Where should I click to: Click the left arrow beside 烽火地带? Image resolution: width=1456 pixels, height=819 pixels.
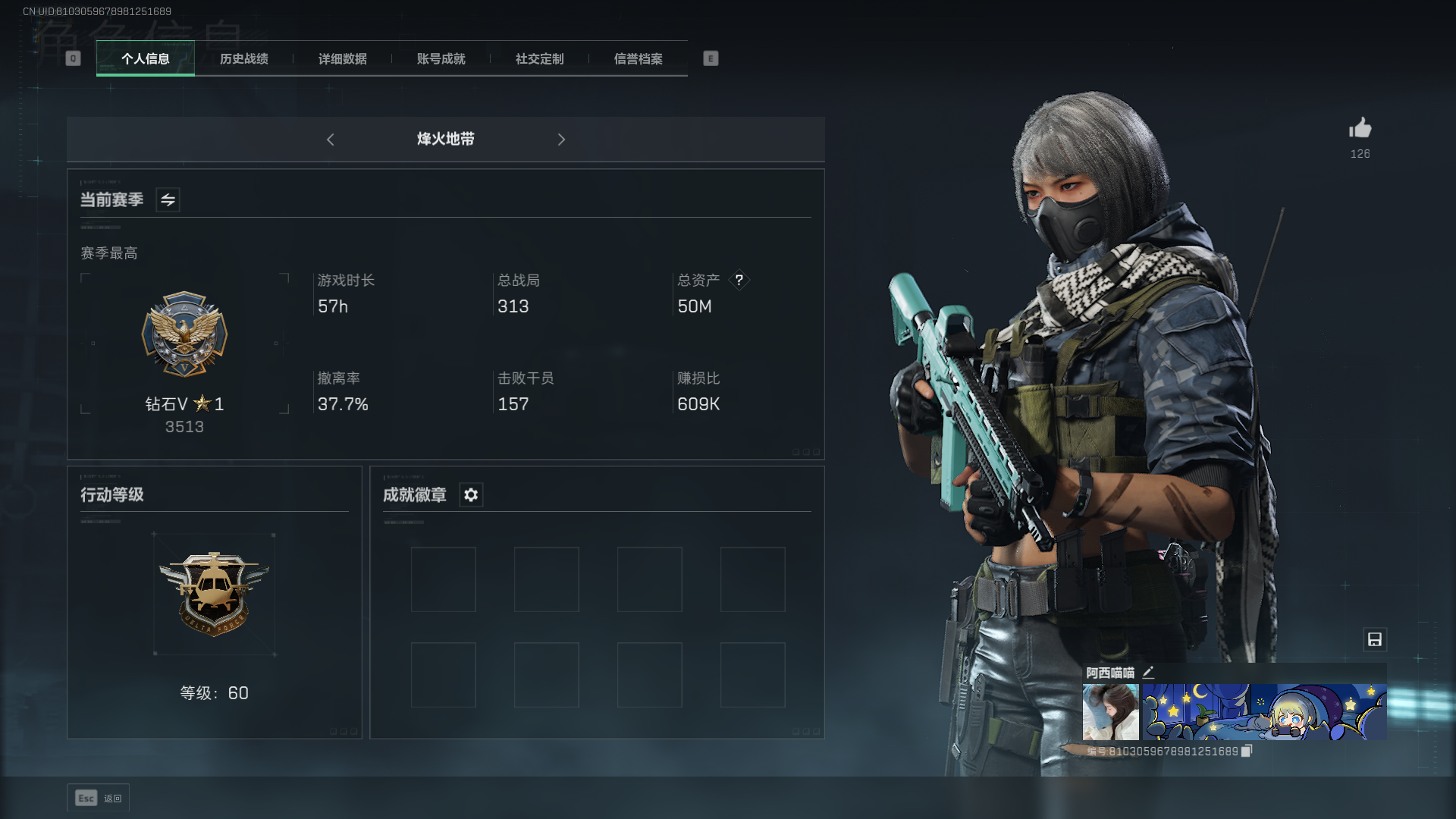point(331,140)
